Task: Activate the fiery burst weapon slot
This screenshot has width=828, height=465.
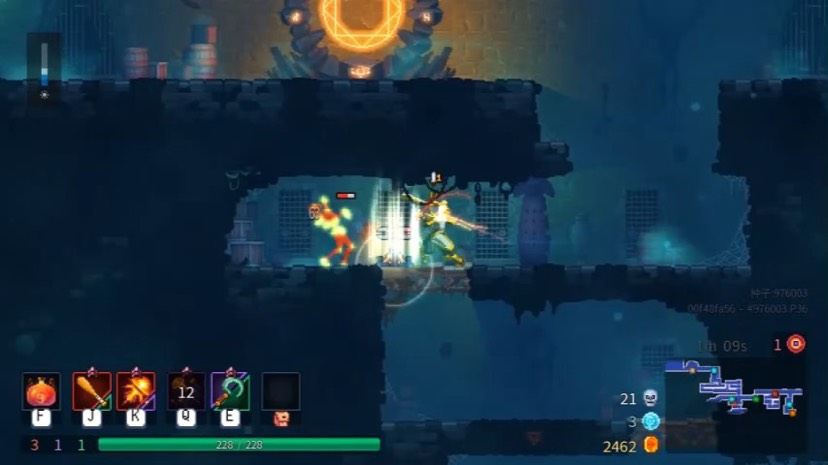Action: (x=136, y=391)
